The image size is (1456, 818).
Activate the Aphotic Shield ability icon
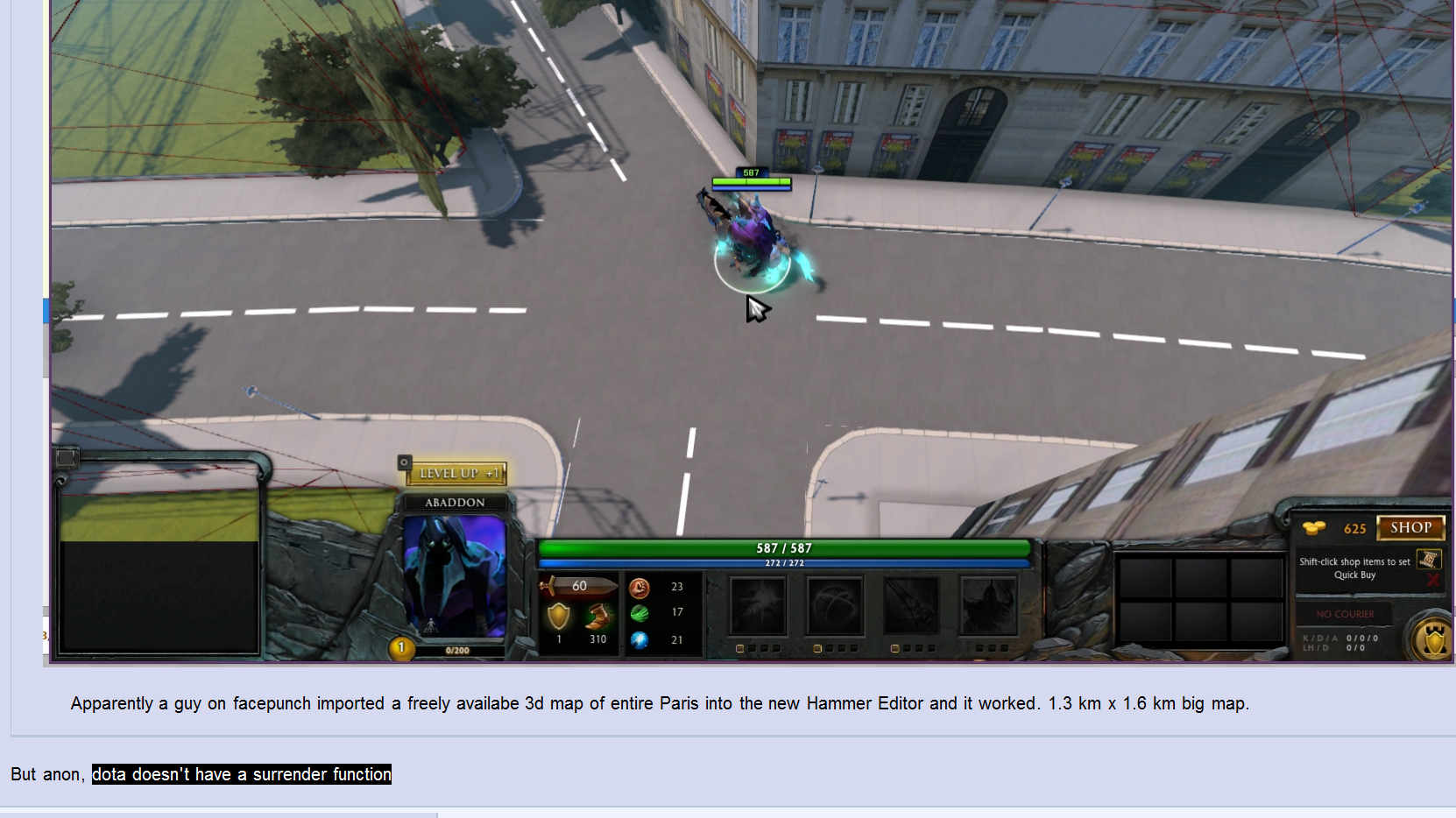coord(835,605)
